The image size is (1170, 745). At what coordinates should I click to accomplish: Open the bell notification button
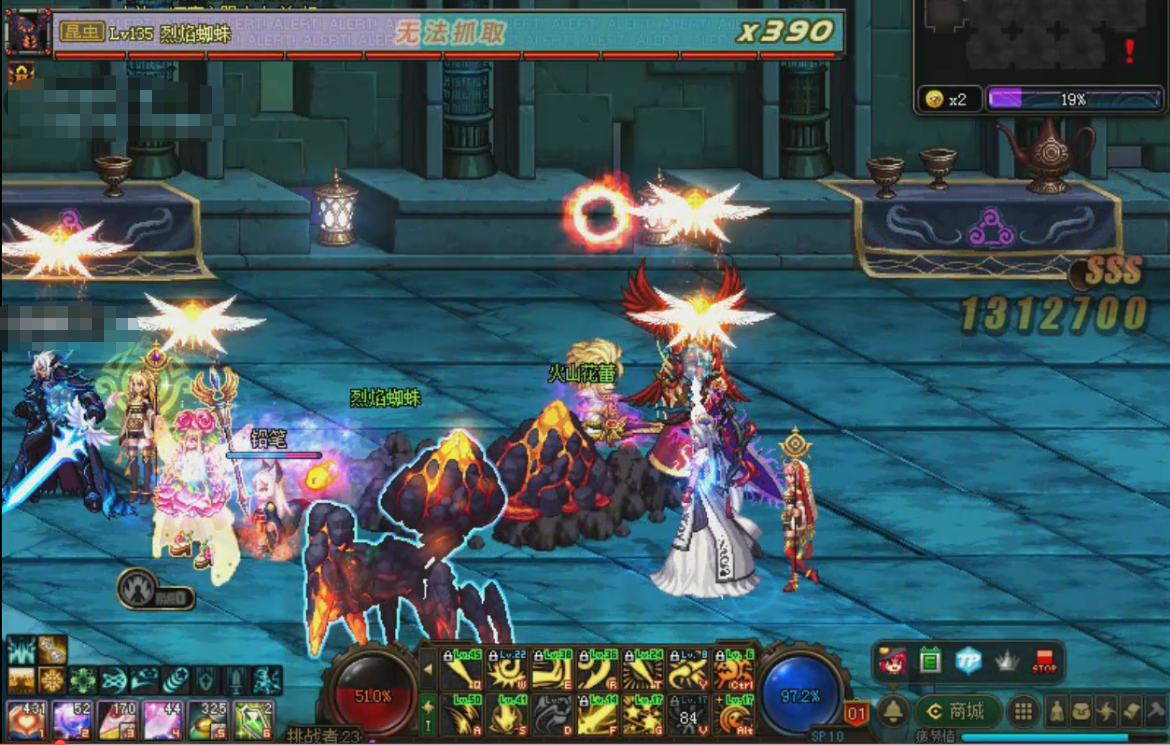(892, 711)
